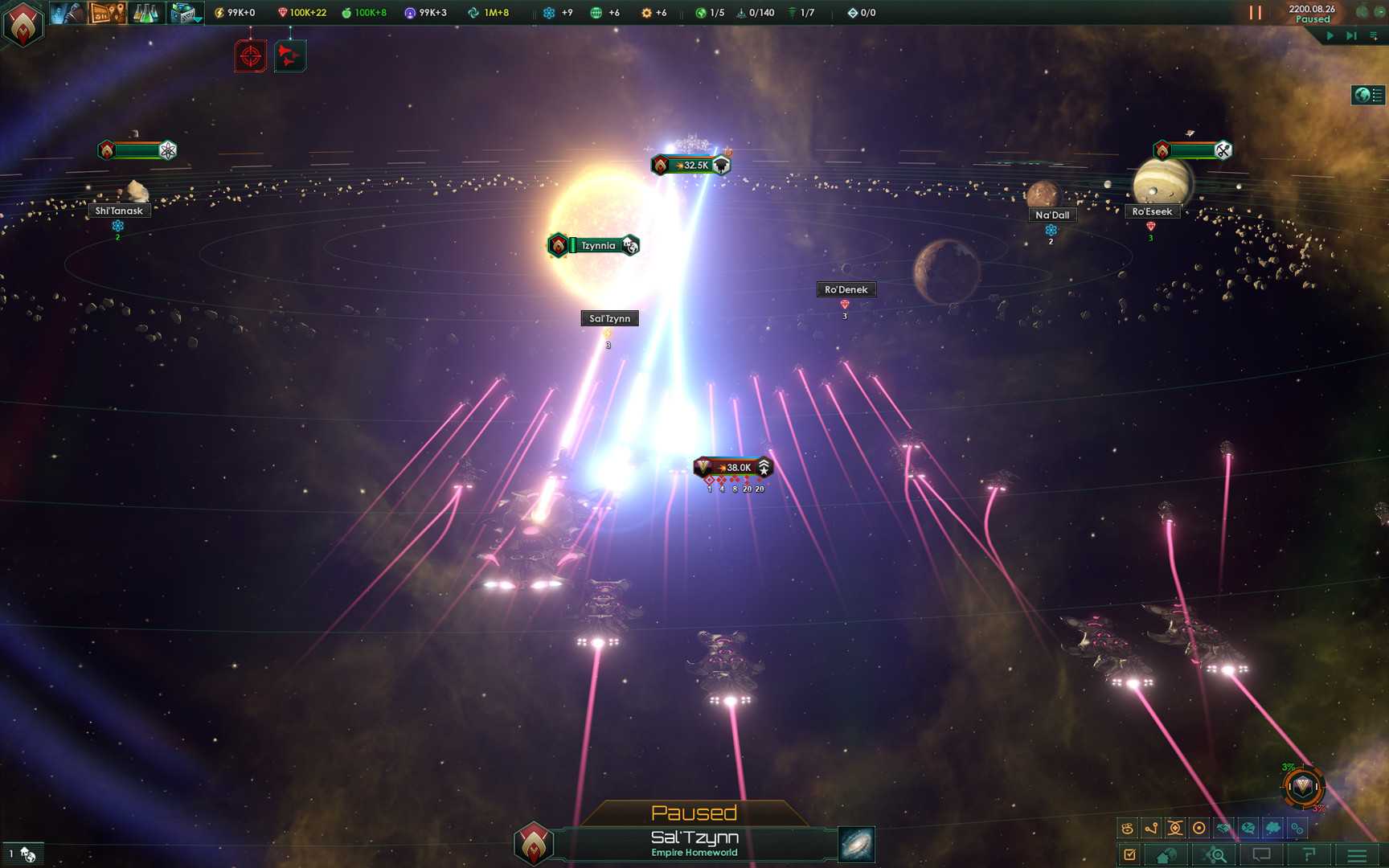Unpause the game via the pause bars

pyautogui.click(x=1255, y=12)
